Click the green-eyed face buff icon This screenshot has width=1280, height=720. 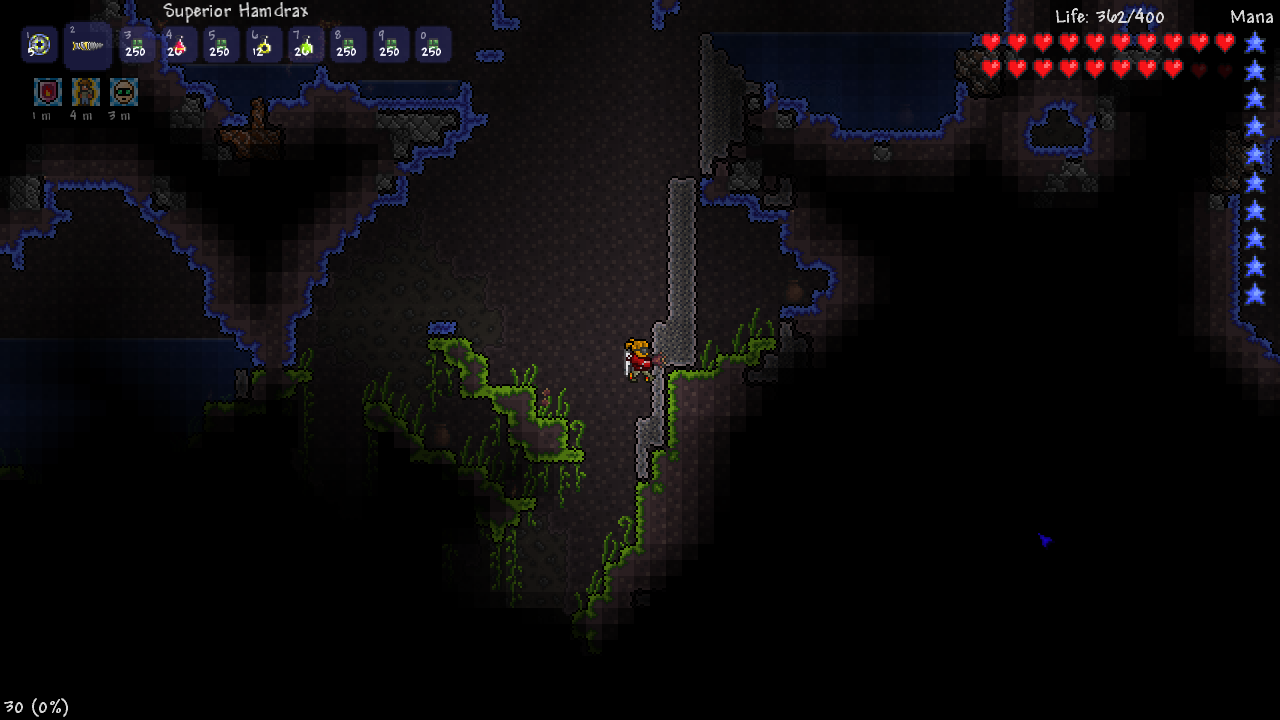click(123, 92)
